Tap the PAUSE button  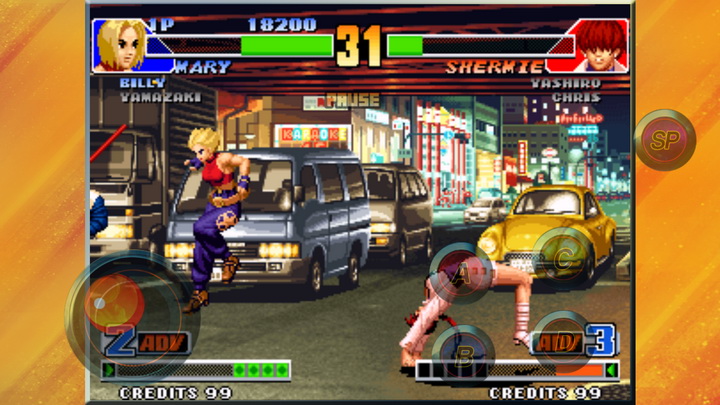(352, 100)
